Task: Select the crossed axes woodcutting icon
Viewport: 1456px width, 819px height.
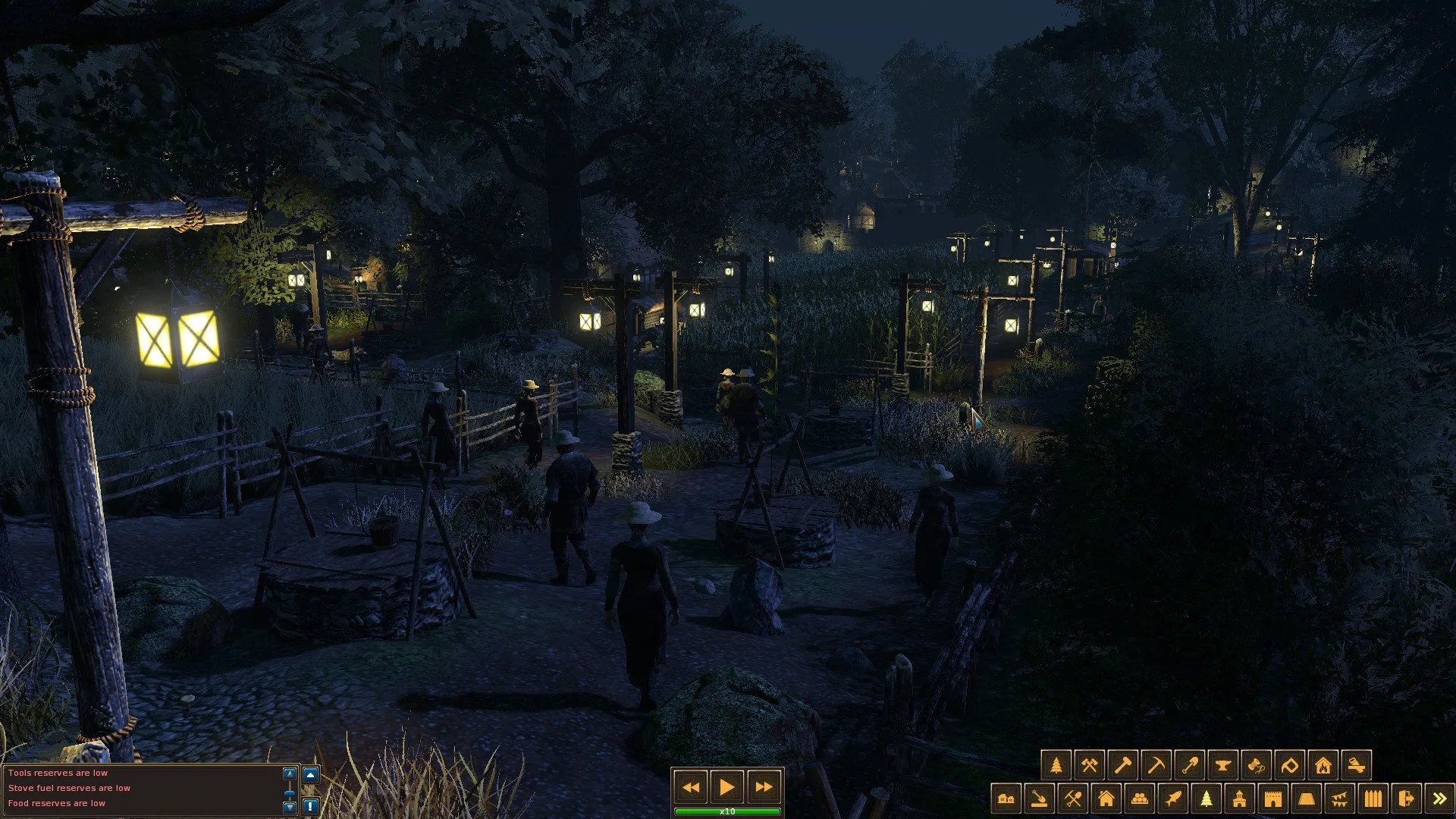Action: [1089, 764]
